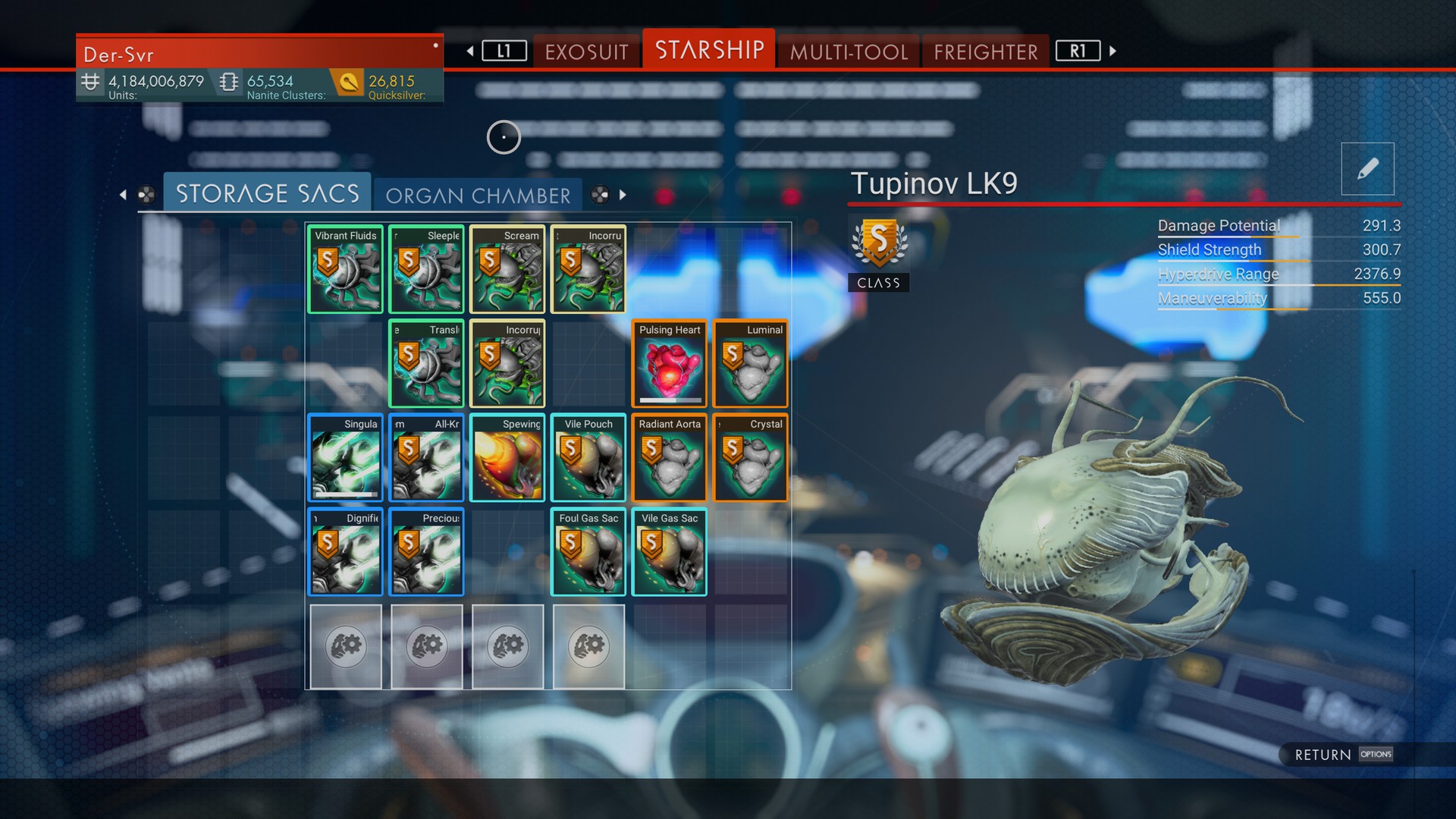Pick the Scream module slot
1456x819 pixels.
pos(507,269)
